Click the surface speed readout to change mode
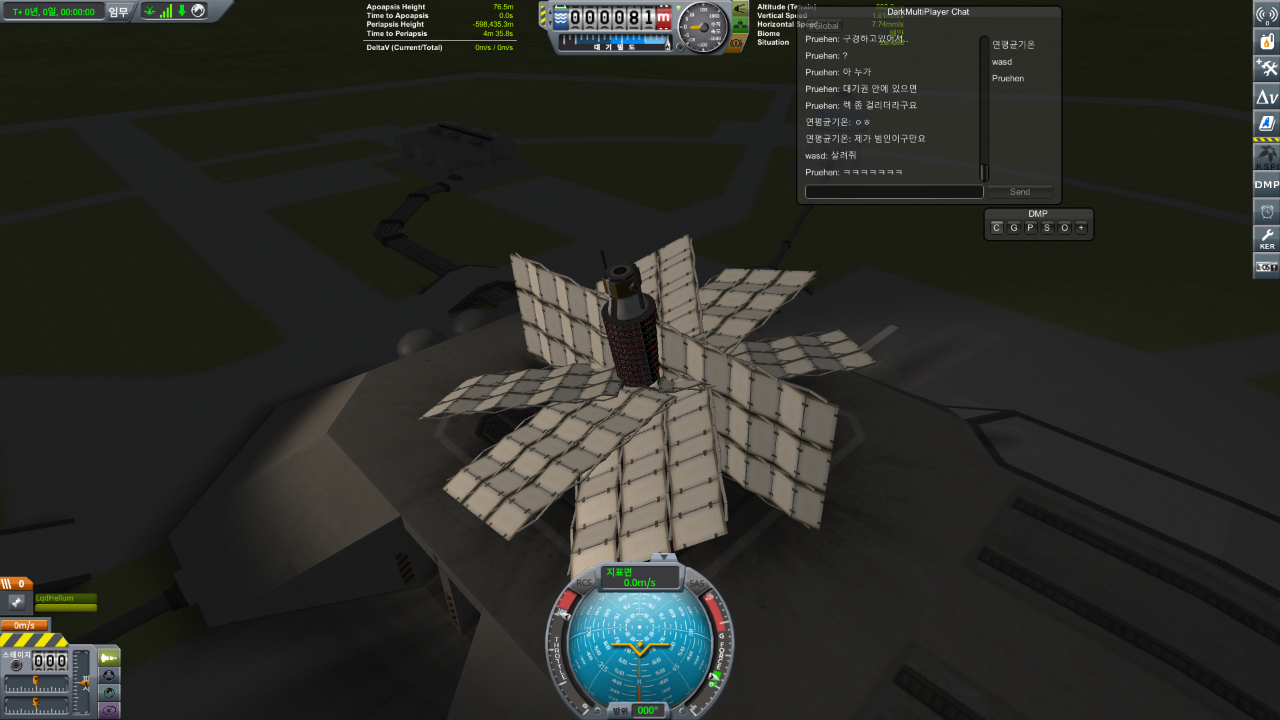 coord(639,577)
